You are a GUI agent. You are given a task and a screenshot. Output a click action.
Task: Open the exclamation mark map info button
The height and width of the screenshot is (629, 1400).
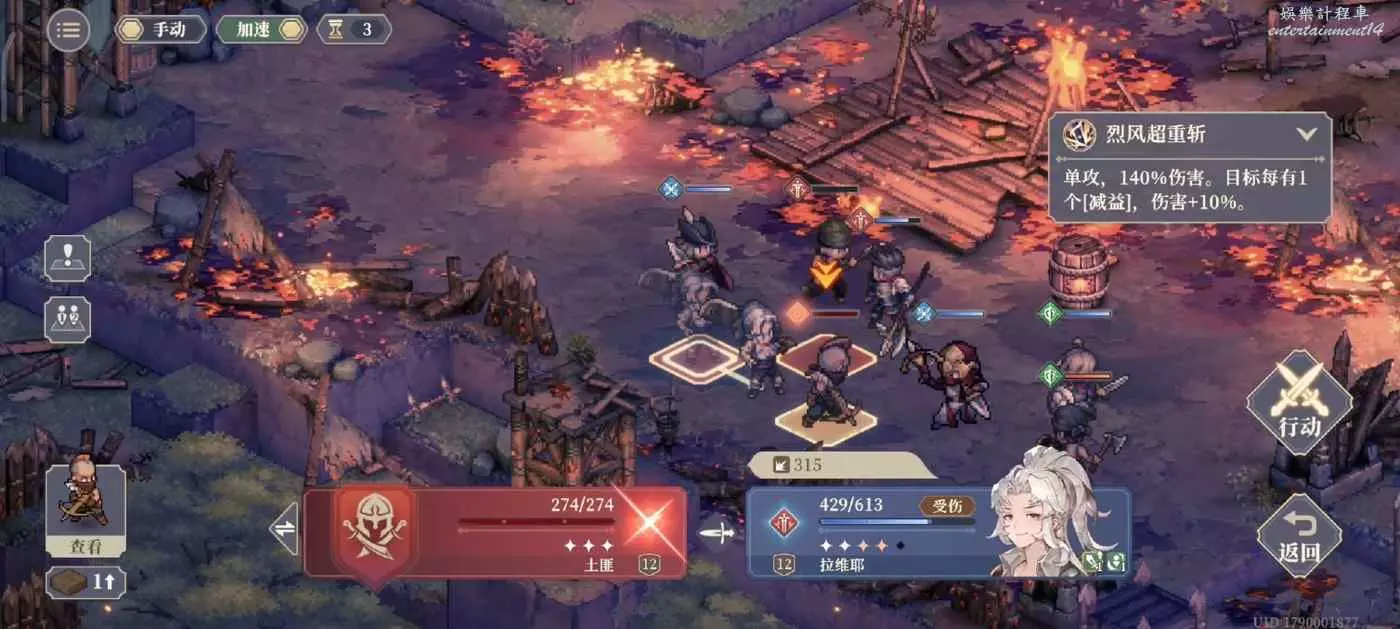coord(67,258)
